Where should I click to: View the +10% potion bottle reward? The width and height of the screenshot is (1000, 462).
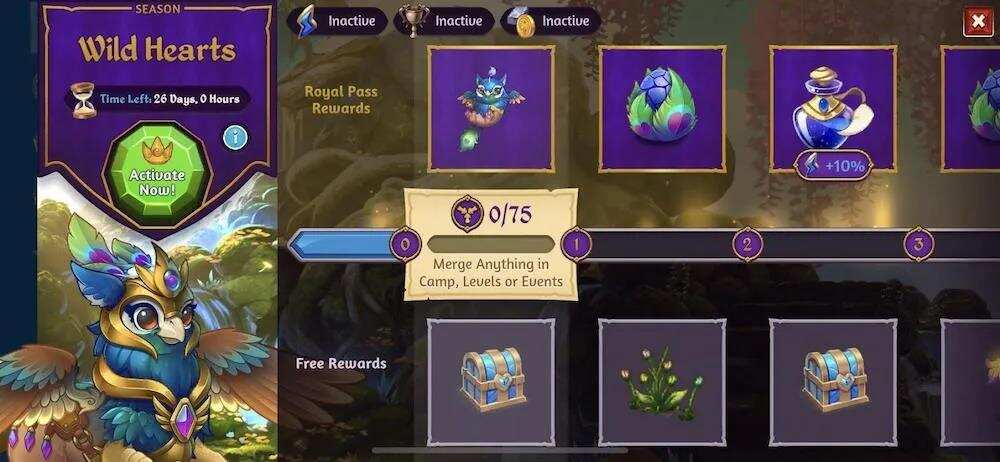833,109
